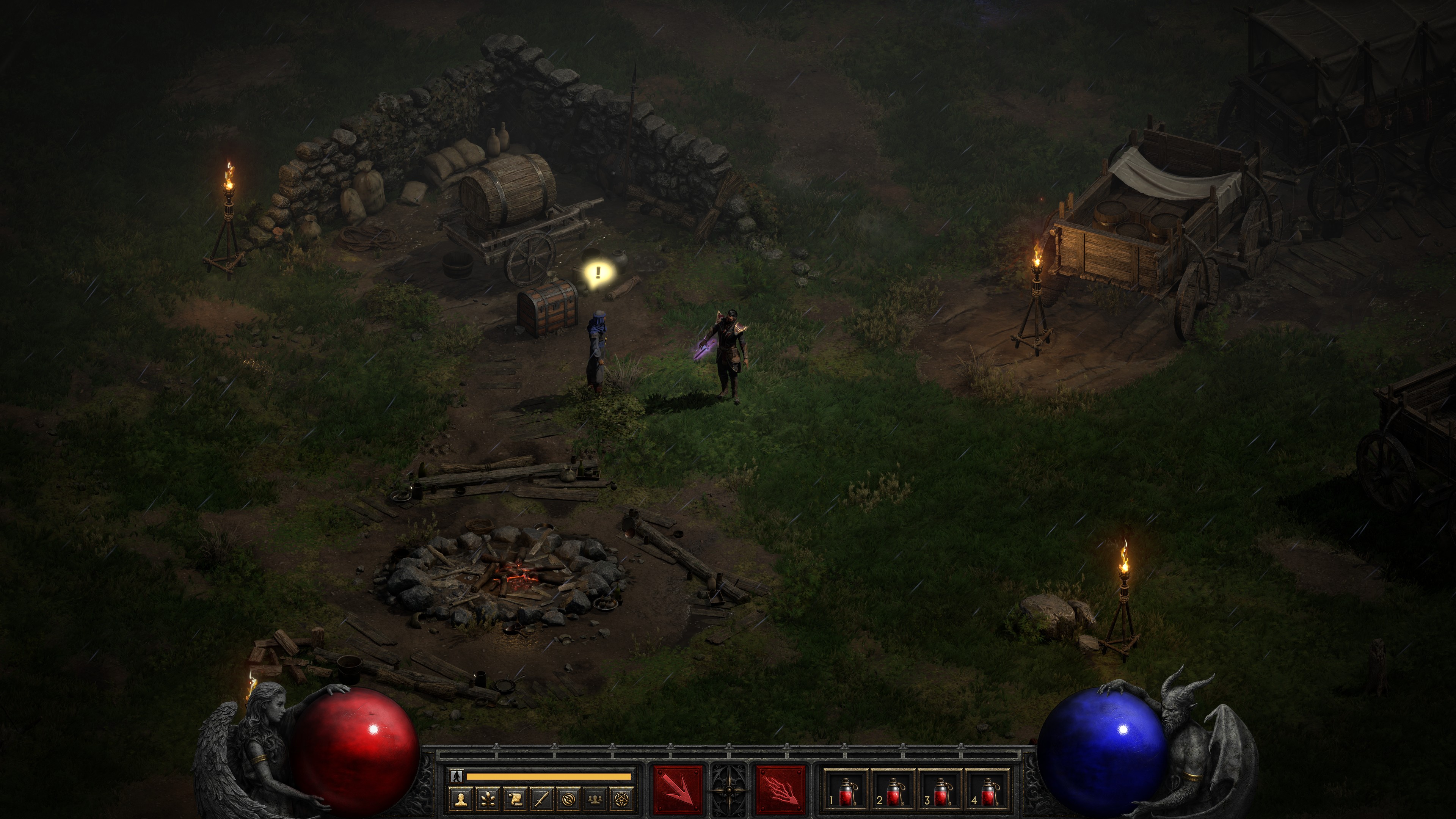
Task: Select the left-click arrow attack skill
Action: tap(678, 789)
